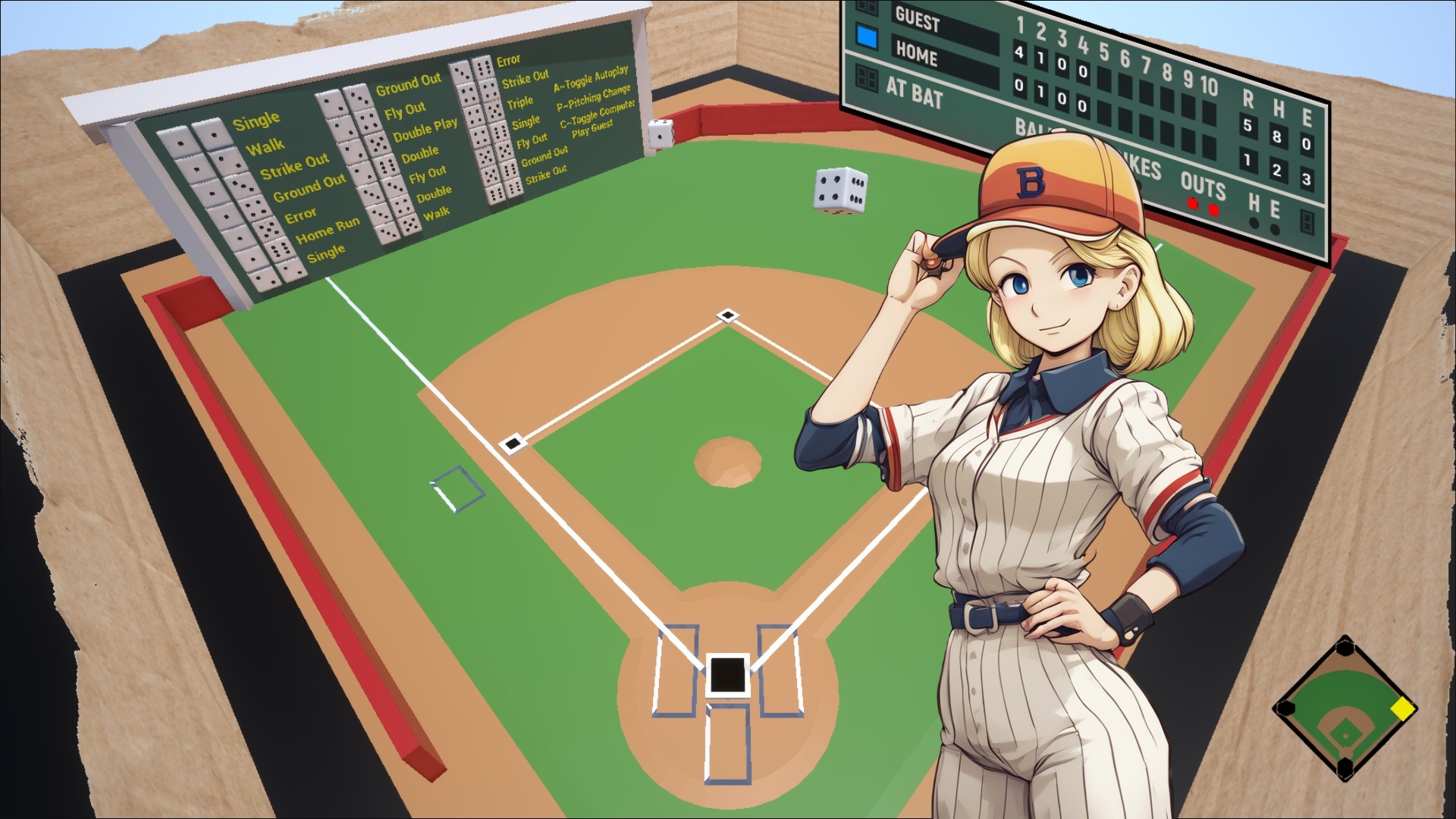
Task: Click the dice icon in the scoreboard's bottom-right corner
Action: pyautogui.click(x=1309, y=222)
